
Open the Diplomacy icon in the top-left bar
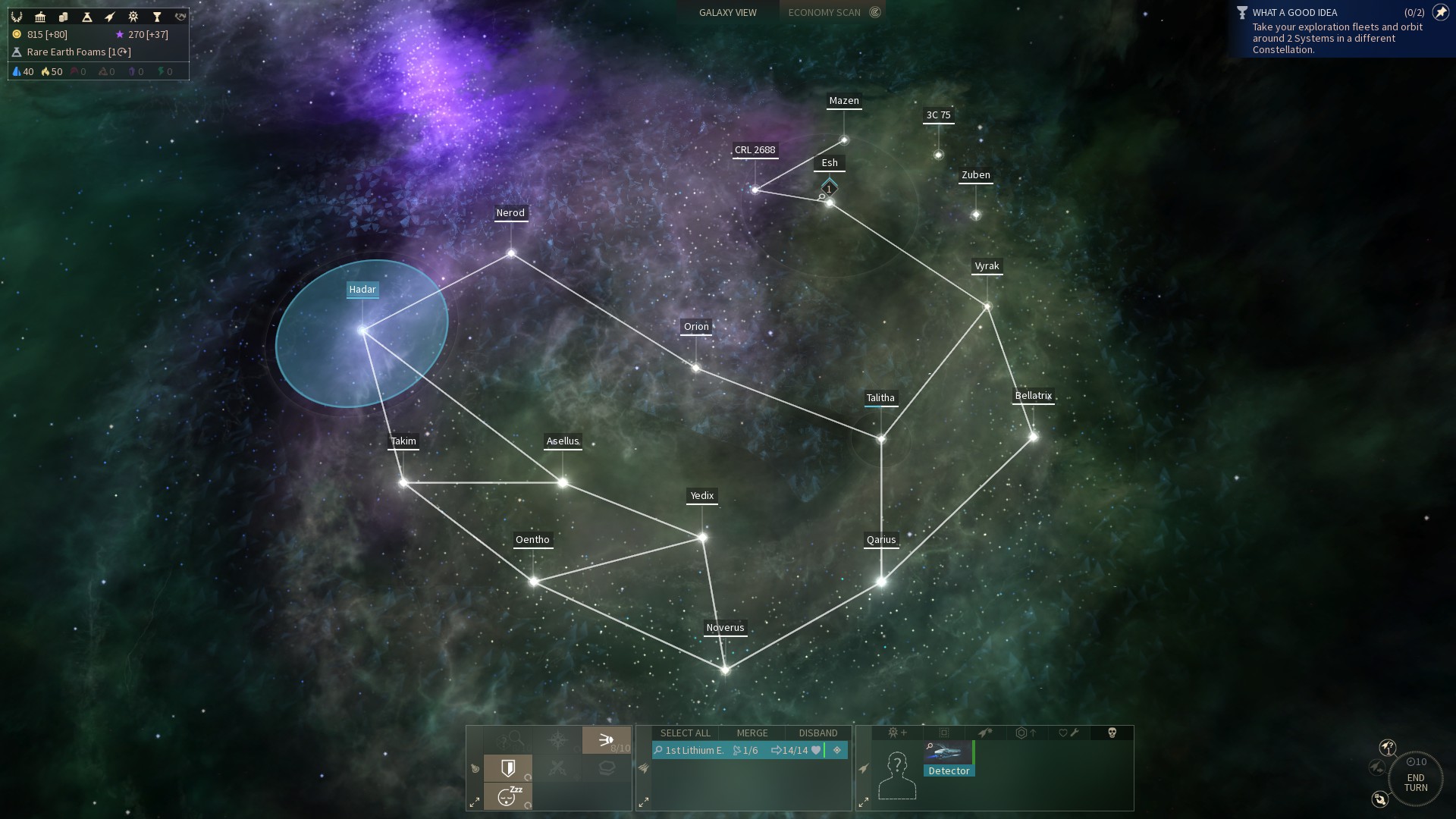[180, 16]
